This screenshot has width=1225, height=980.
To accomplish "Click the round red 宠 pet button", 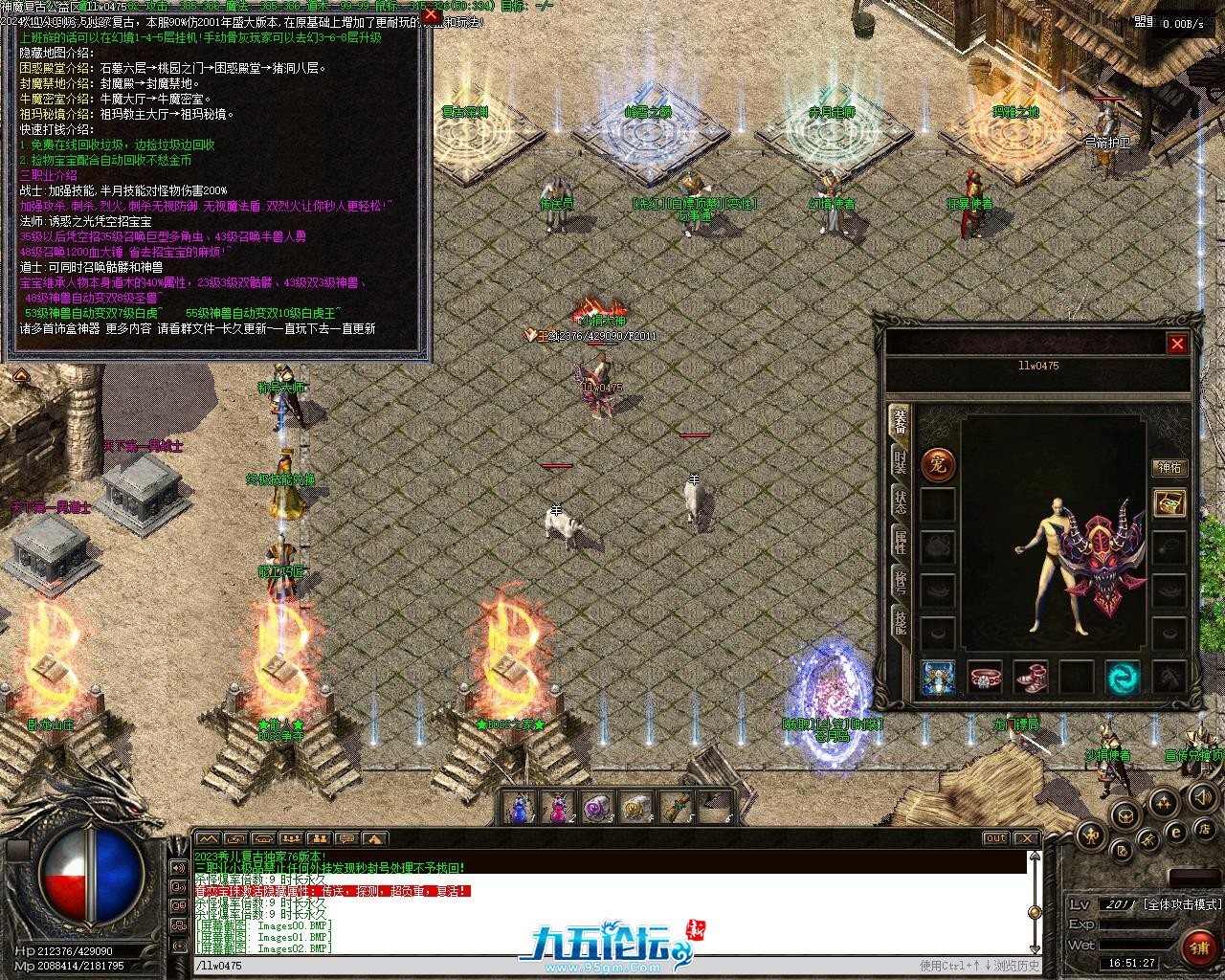I will click(x=938, y=466).
